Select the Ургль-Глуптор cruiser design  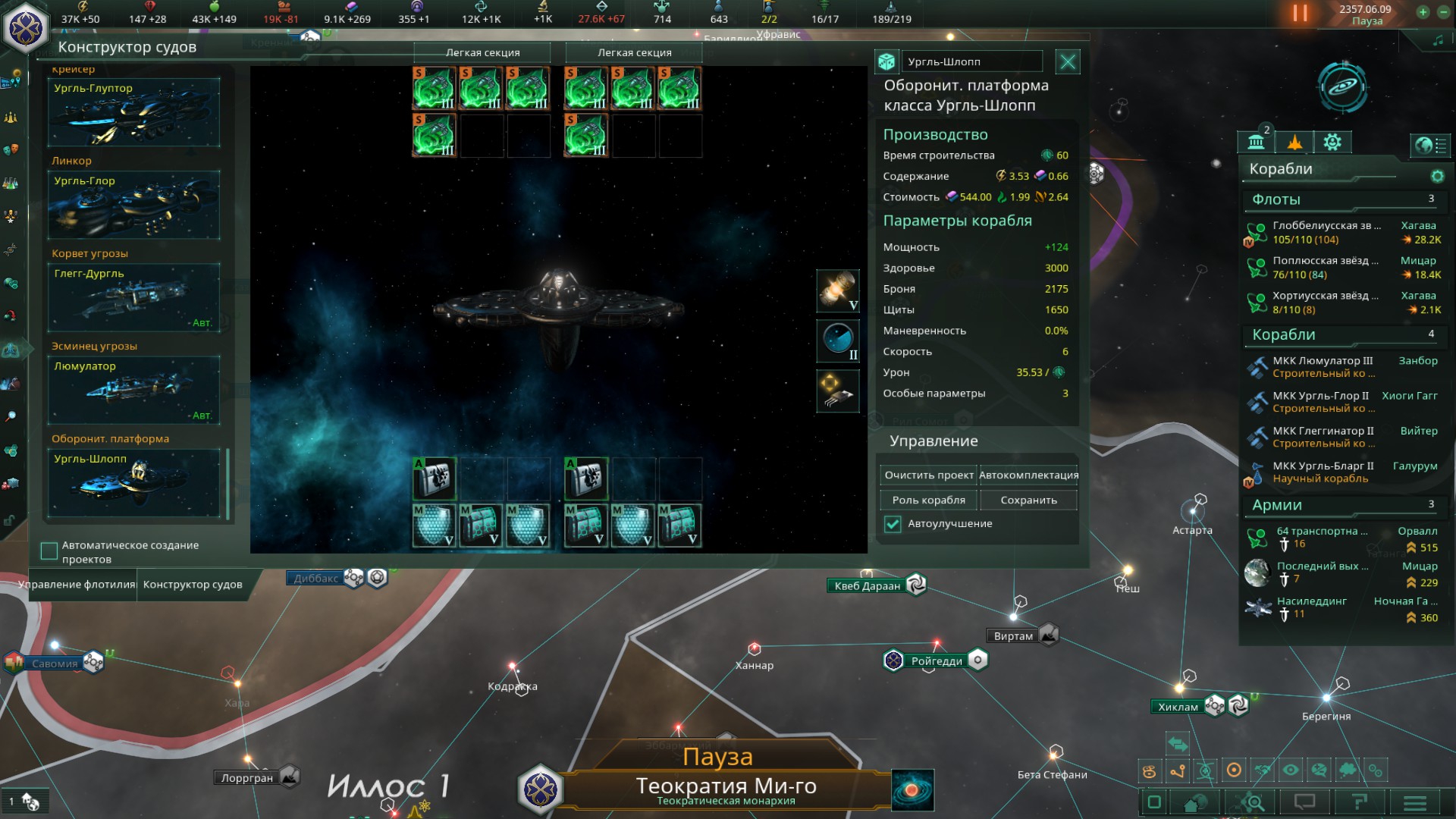coord(133,113)
